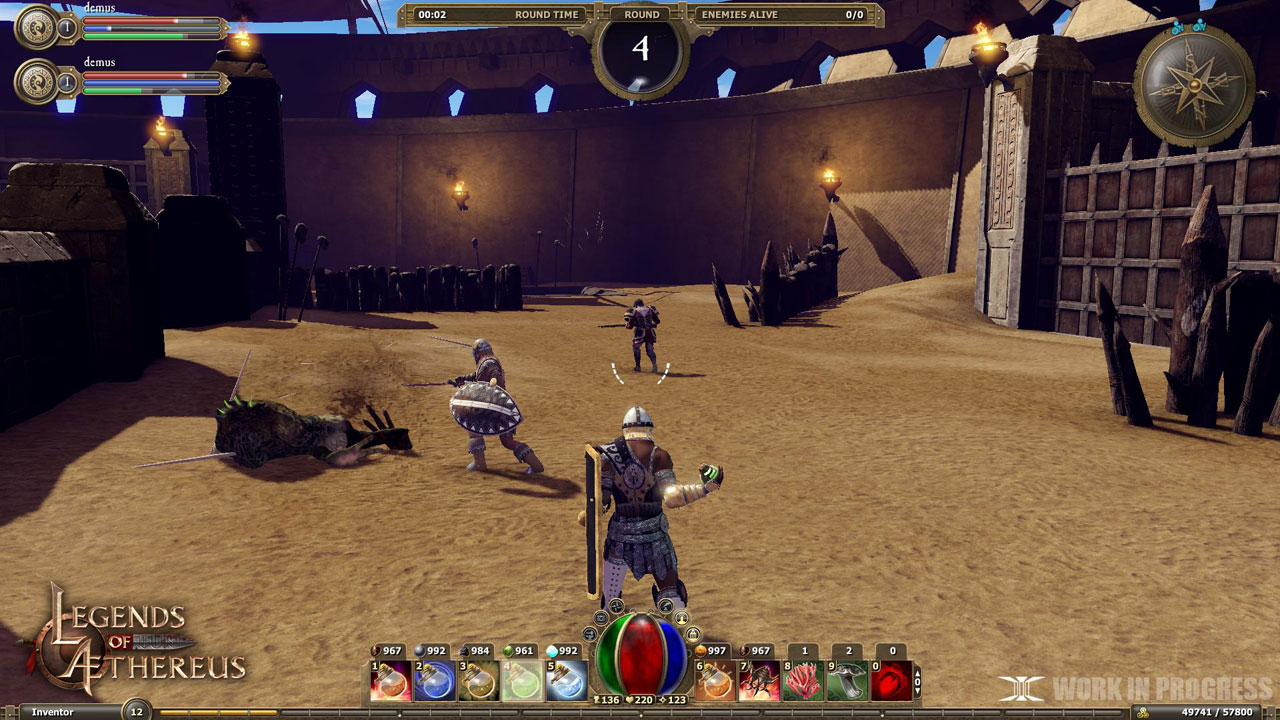Click the gear/tools icon on the orb's left
This screenshot has height=720, width=1280.
point(589,634)
